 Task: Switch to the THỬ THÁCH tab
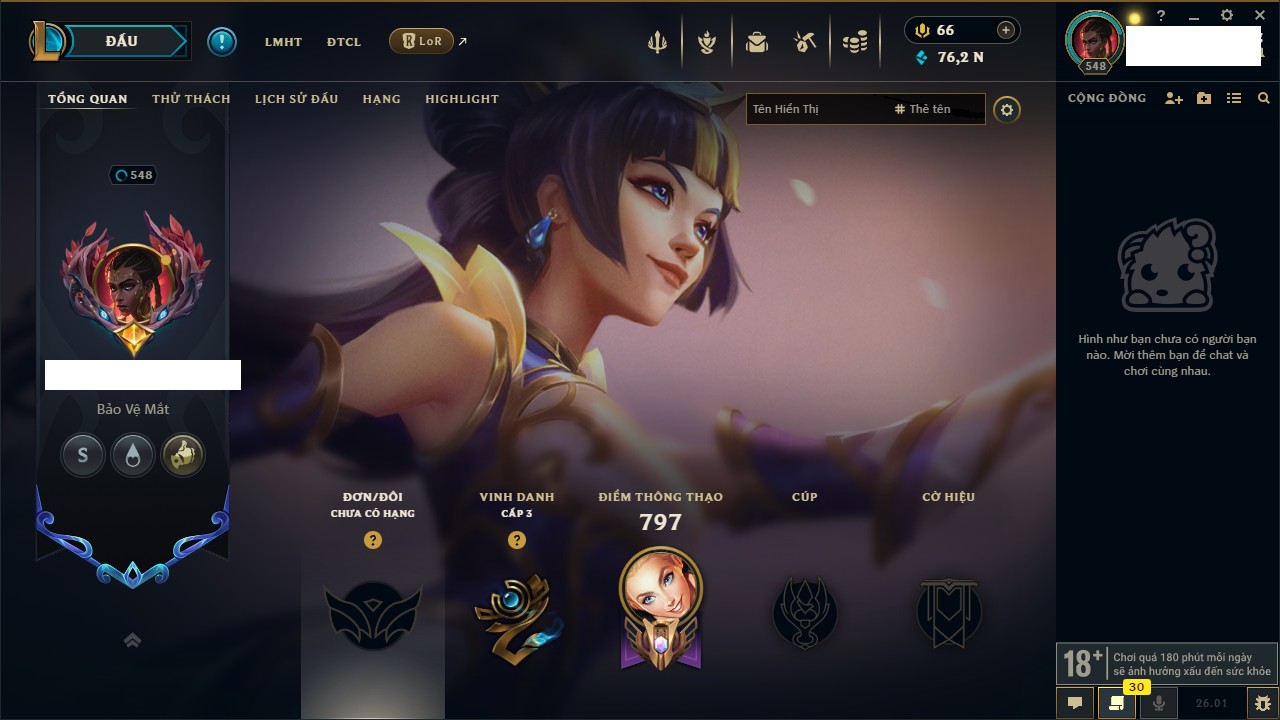click(x=191, y=99)
